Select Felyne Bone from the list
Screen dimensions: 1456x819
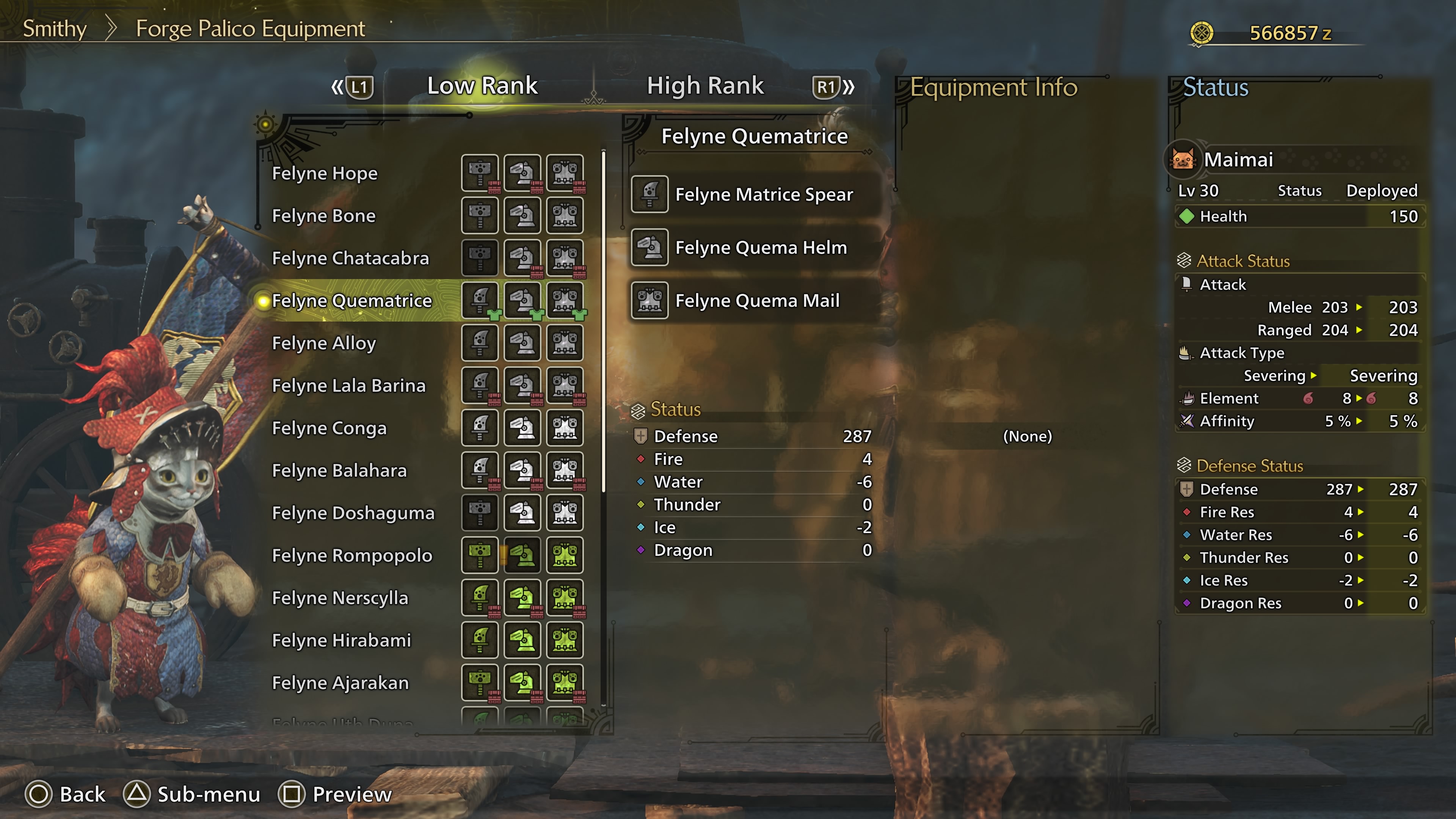pyautogui.click(x=323, y=215)
